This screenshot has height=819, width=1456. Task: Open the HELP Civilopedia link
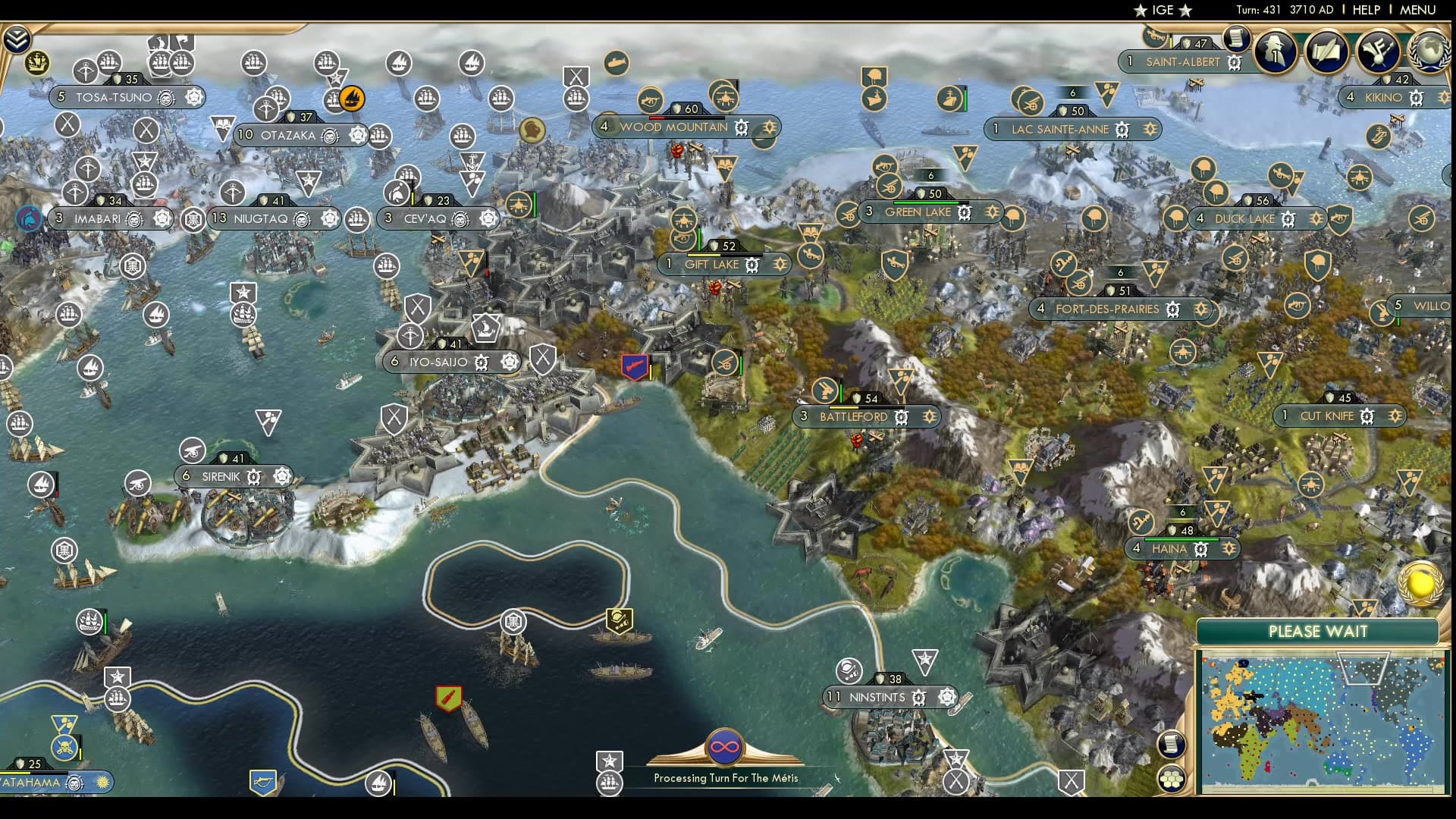pos(1366,10)
